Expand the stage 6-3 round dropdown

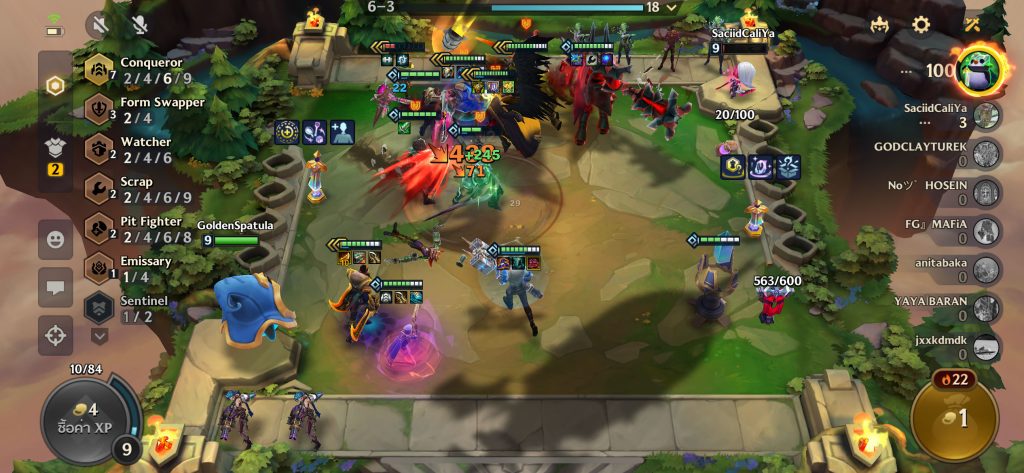672,7
